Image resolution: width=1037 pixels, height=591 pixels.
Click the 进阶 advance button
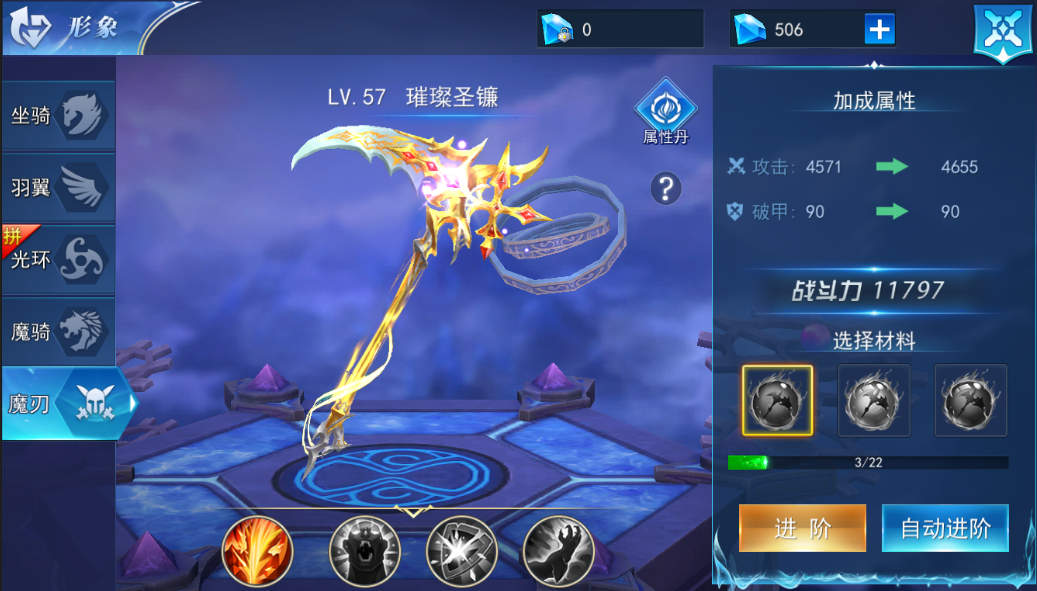802,528
